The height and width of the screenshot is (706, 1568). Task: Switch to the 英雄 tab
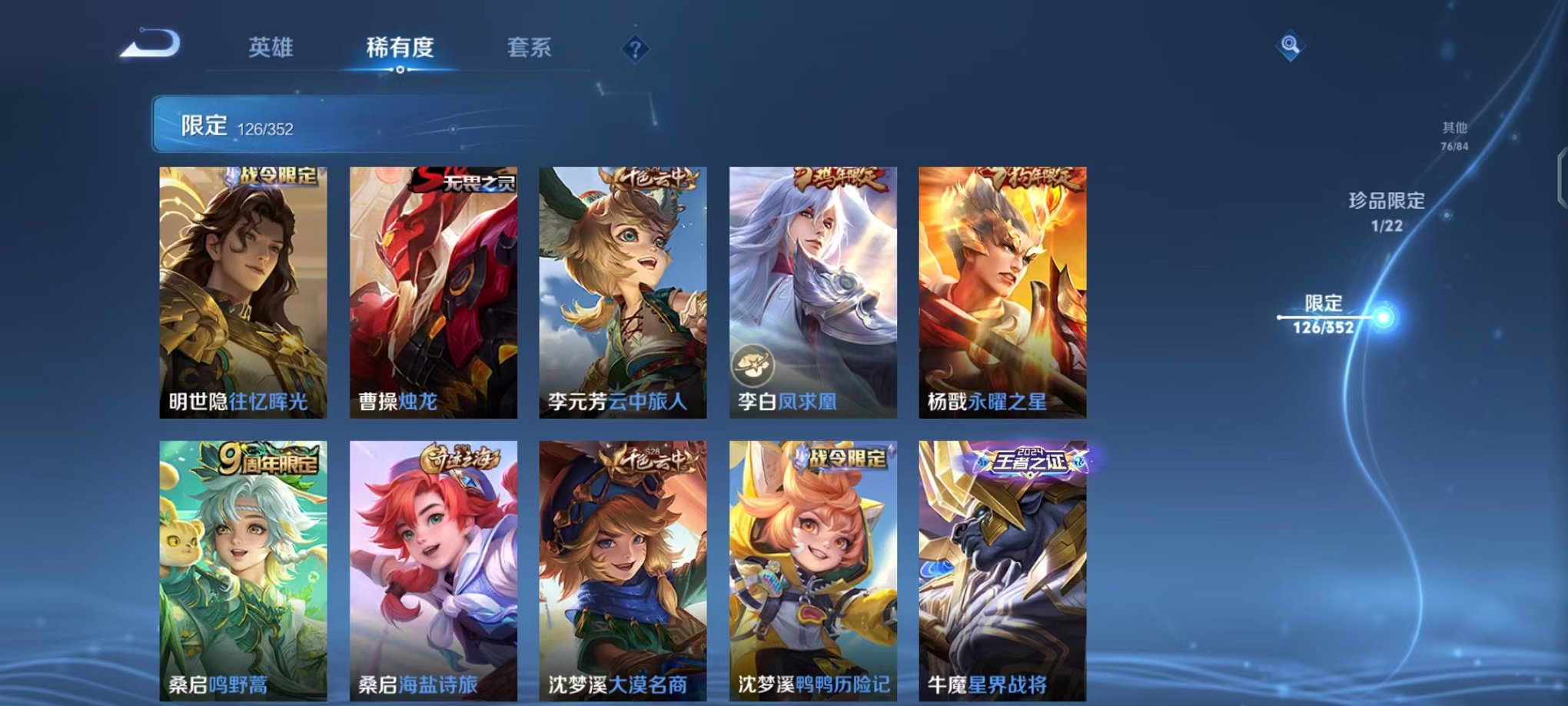pyautogui.click(x=273, y=48)
